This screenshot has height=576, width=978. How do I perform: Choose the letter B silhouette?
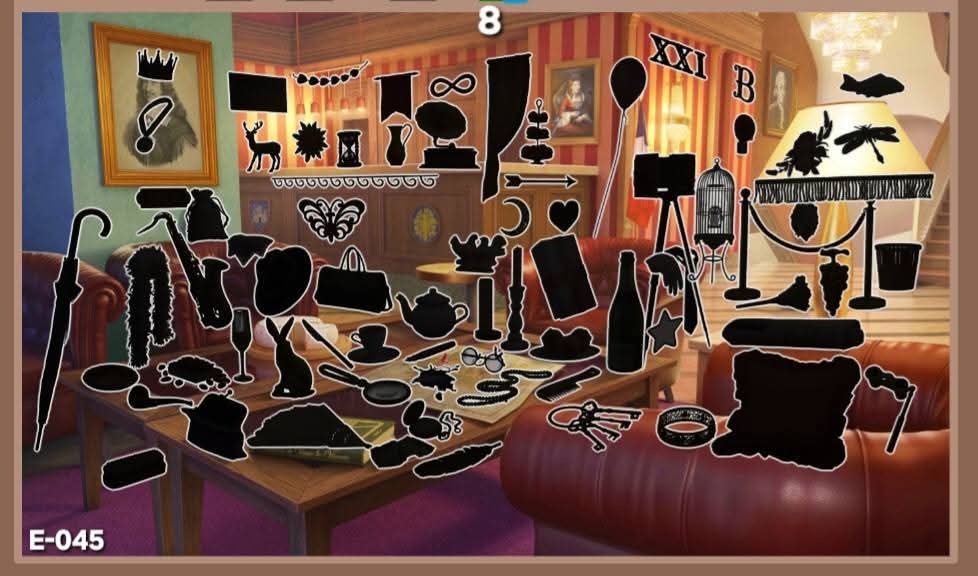[x=744, y=85]
